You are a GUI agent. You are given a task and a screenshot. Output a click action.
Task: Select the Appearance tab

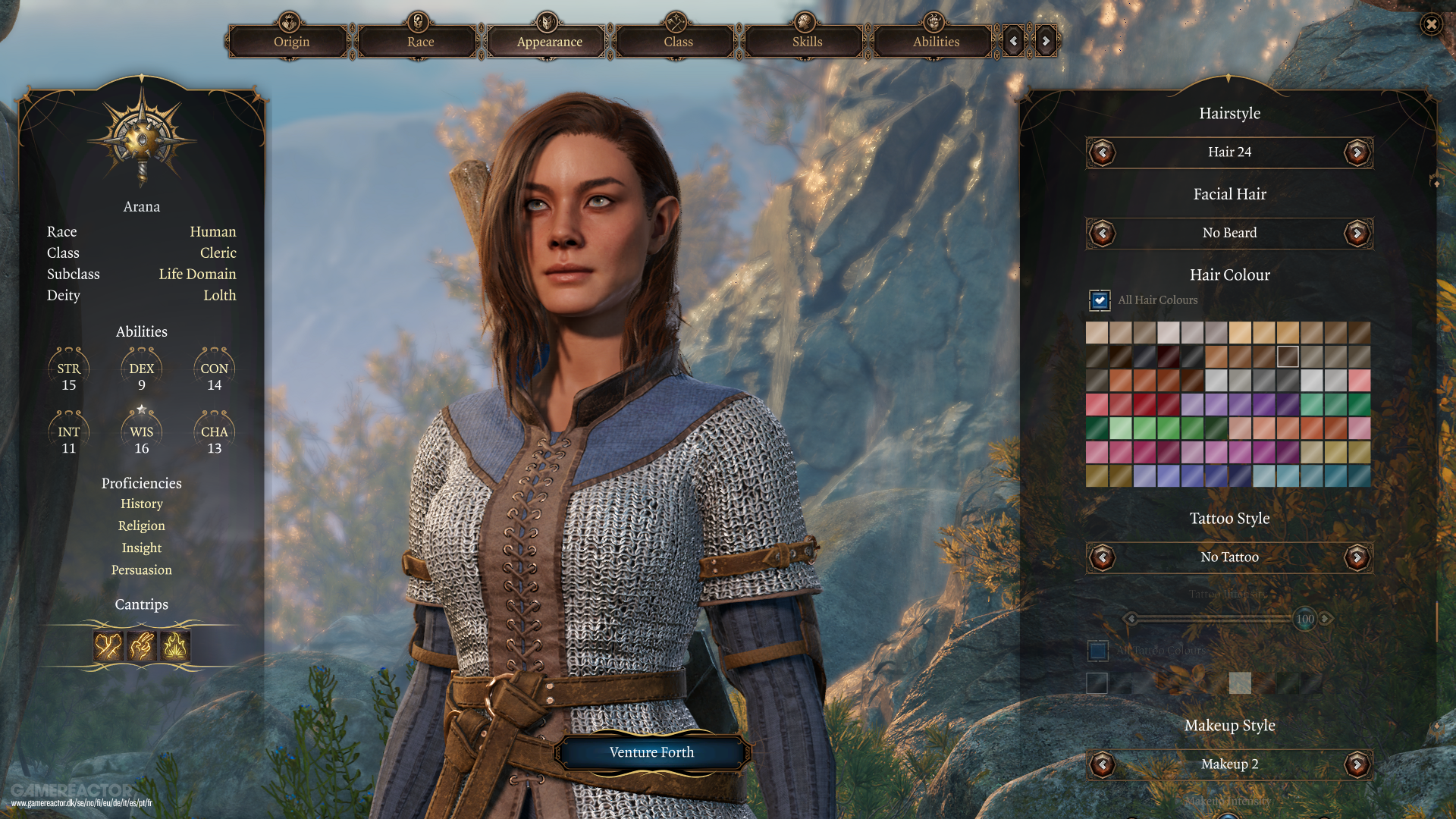click(549, 42)
